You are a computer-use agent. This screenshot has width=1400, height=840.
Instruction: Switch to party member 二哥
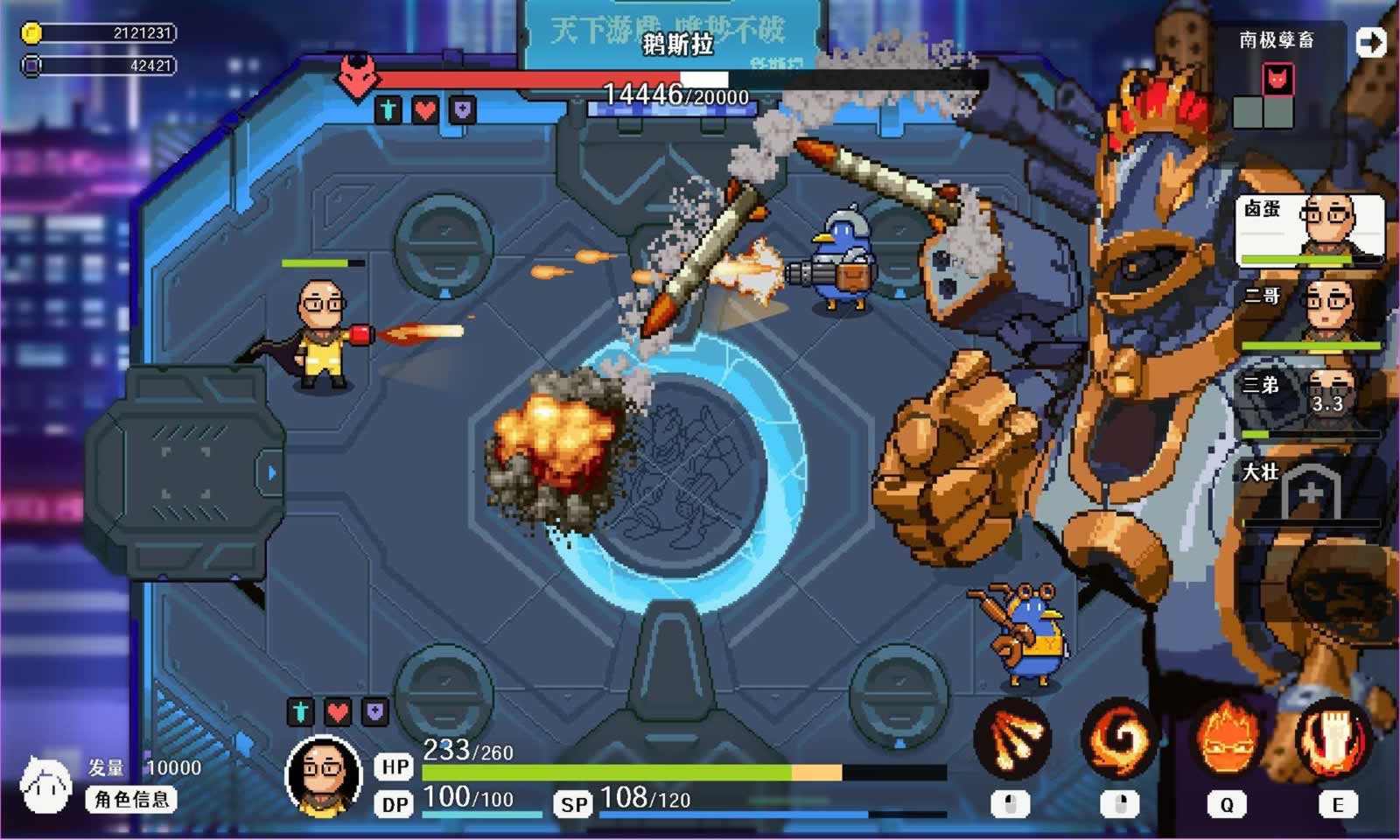point(1310,315)
